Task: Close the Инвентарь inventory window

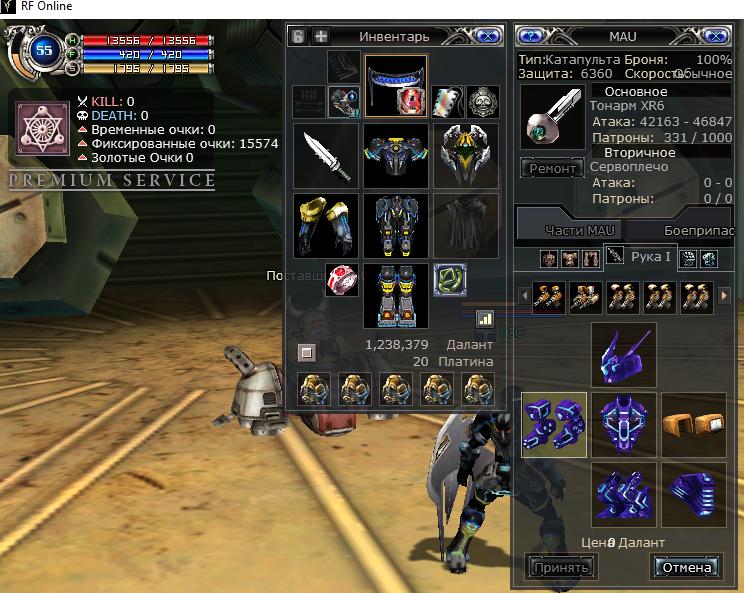Action: 487,36
